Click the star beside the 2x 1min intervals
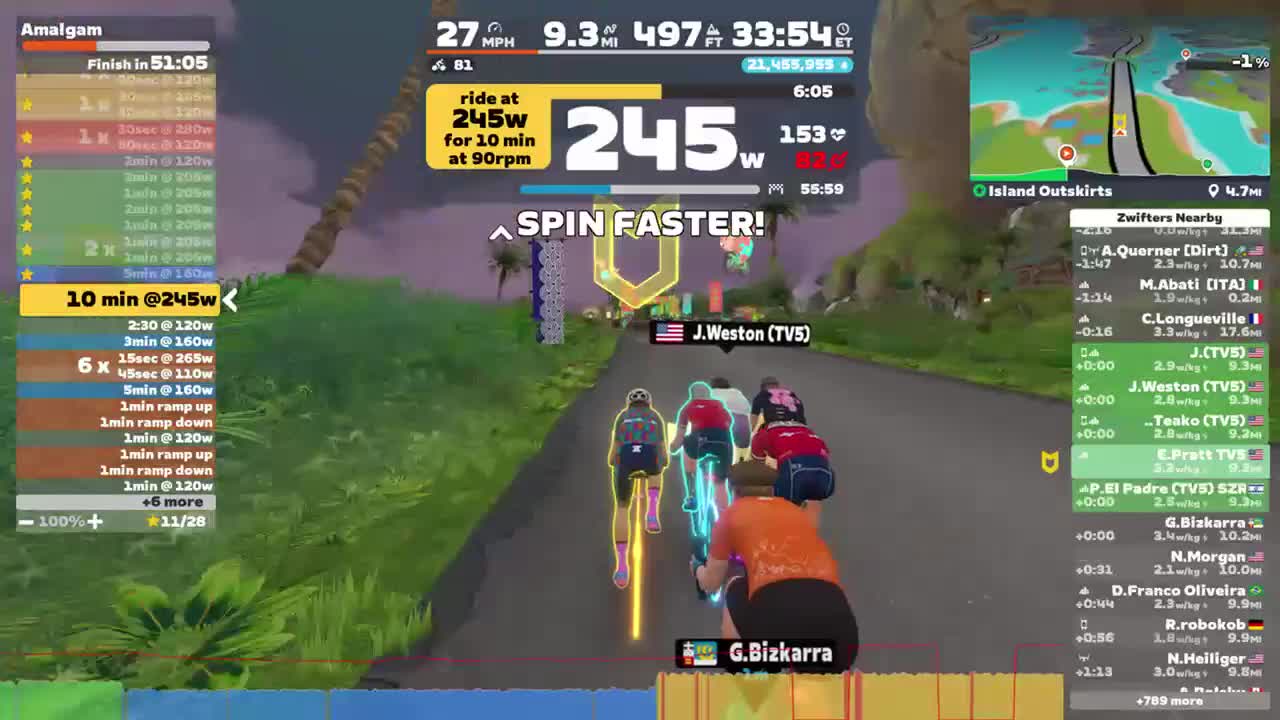 27,248
